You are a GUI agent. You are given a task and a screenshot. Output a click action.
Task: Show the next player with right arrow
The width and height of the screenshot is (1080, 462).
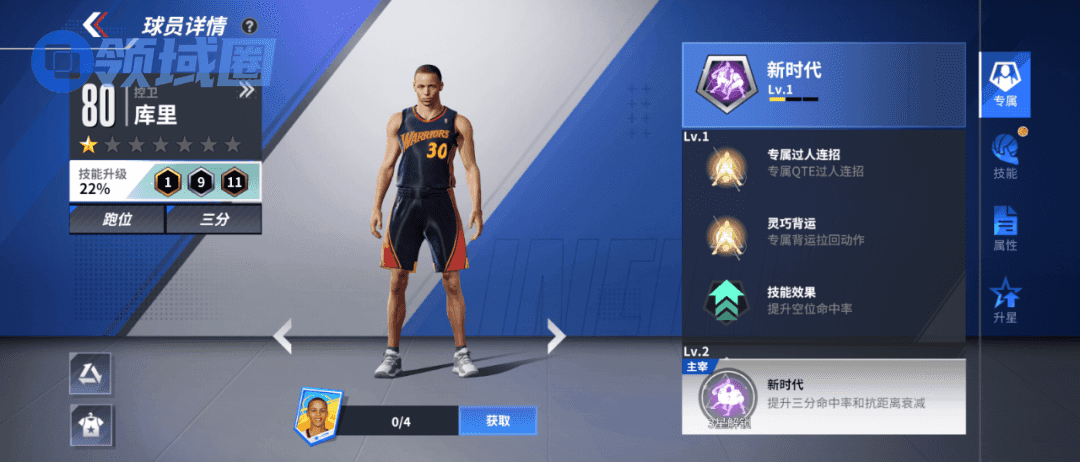(555, 336)
